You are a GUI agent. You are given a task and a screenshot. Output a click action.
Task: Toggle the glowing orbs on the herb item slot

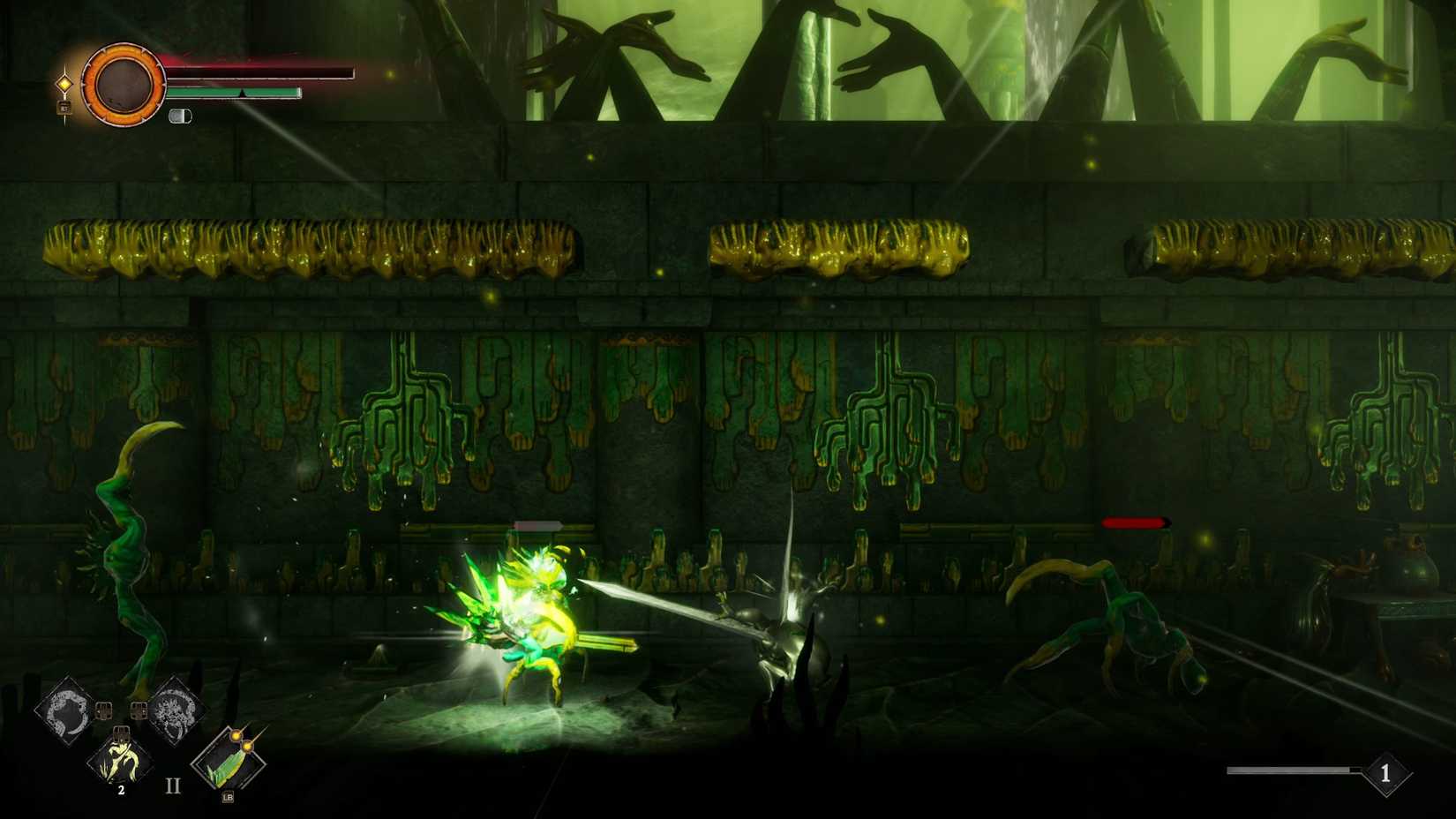coord(242,740)
